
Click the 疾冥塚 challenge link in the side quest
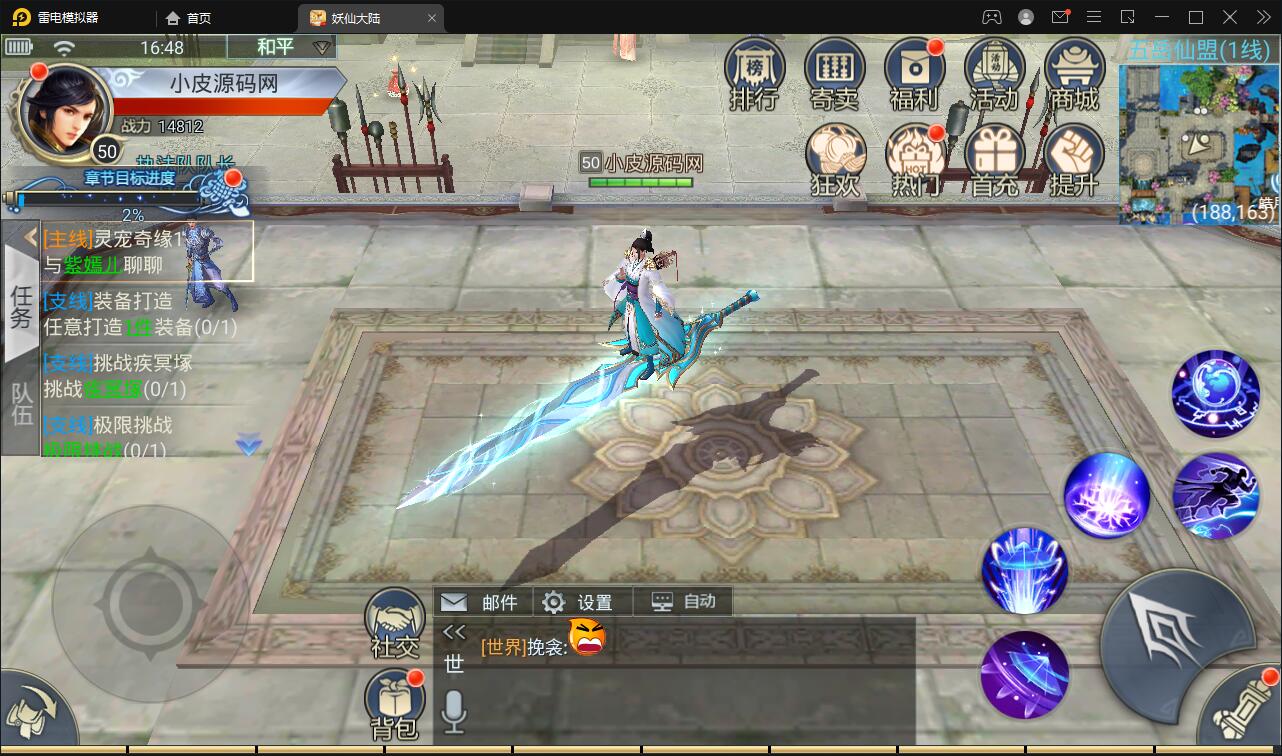click(113, 390)
